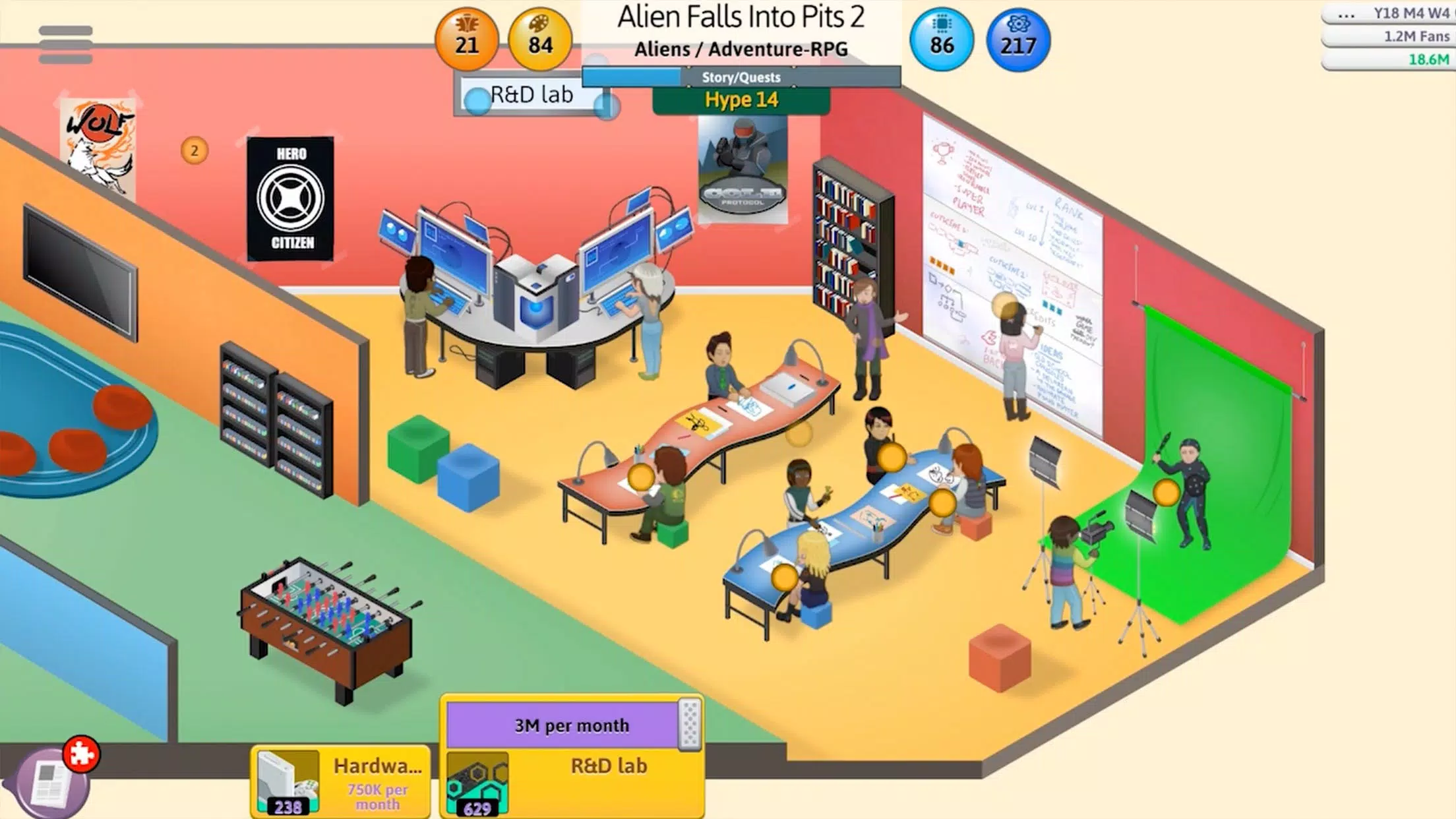Collect the orange design points bubble showing 21
1456x819 pixels.
(x=468, y=41)
